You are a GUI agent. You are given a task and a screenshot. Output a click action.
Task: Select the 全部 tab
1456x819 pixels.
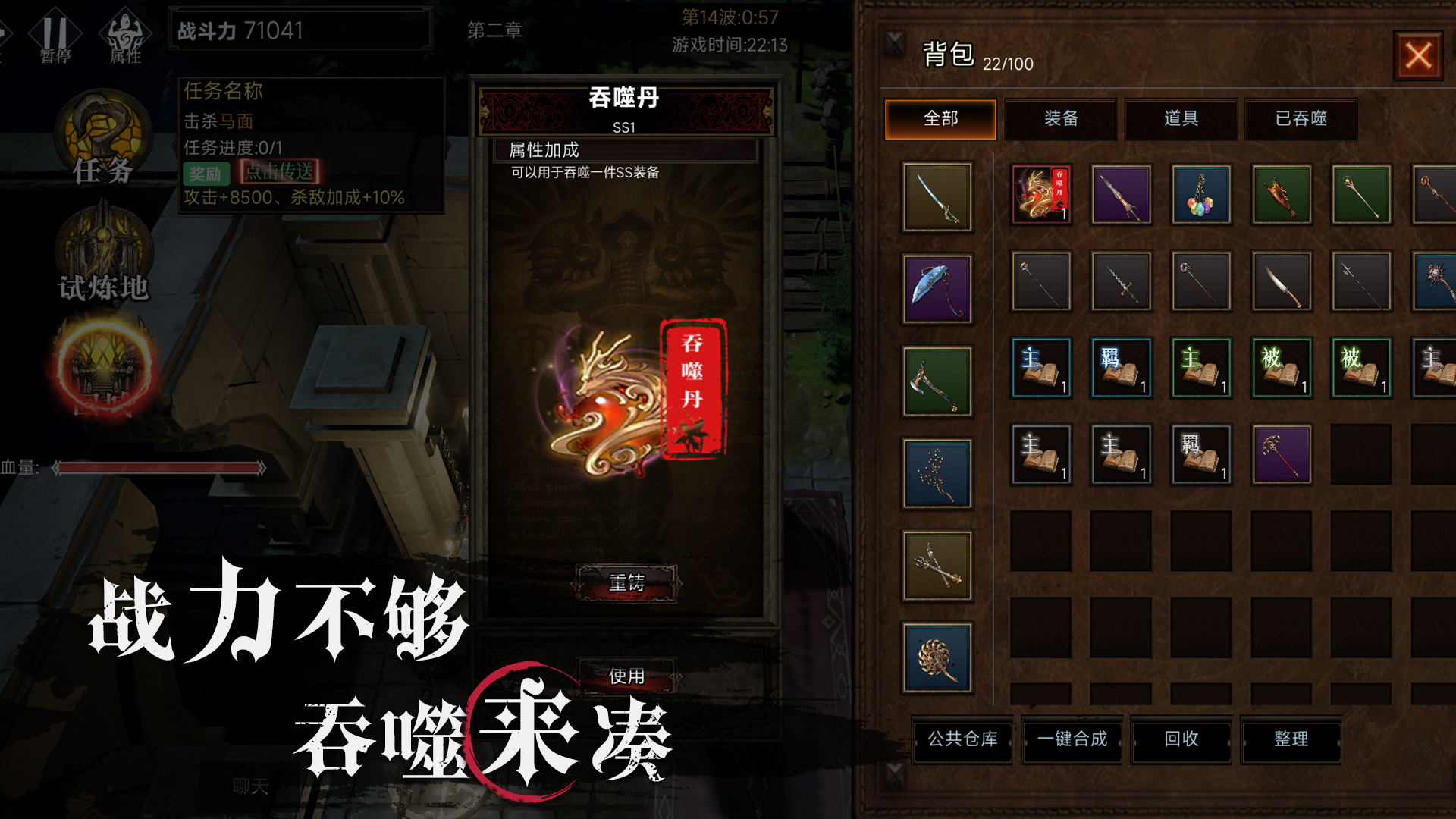(x=940, y=119)
